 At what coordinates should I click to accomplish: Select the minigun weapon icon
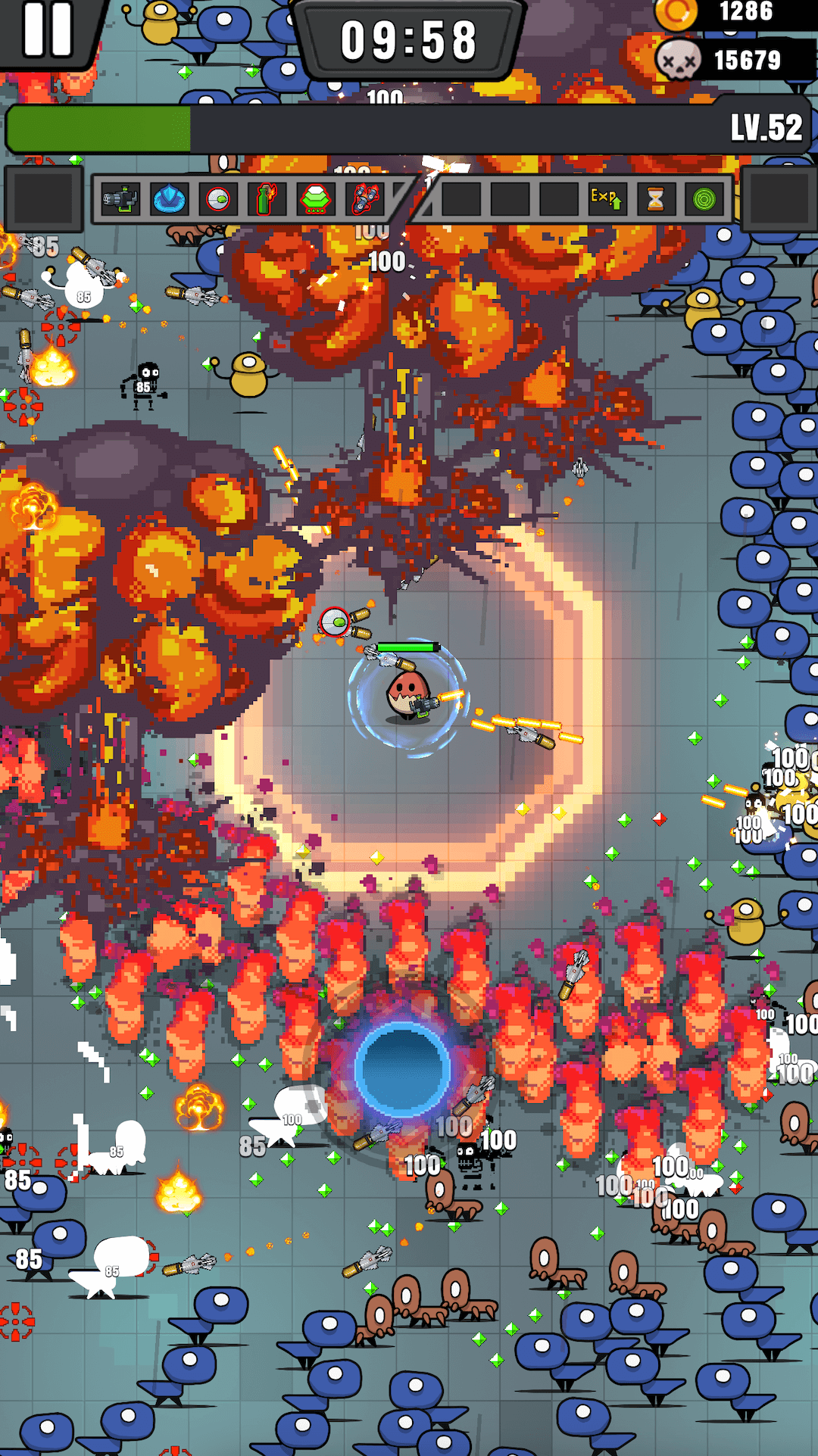coord(121,200)
